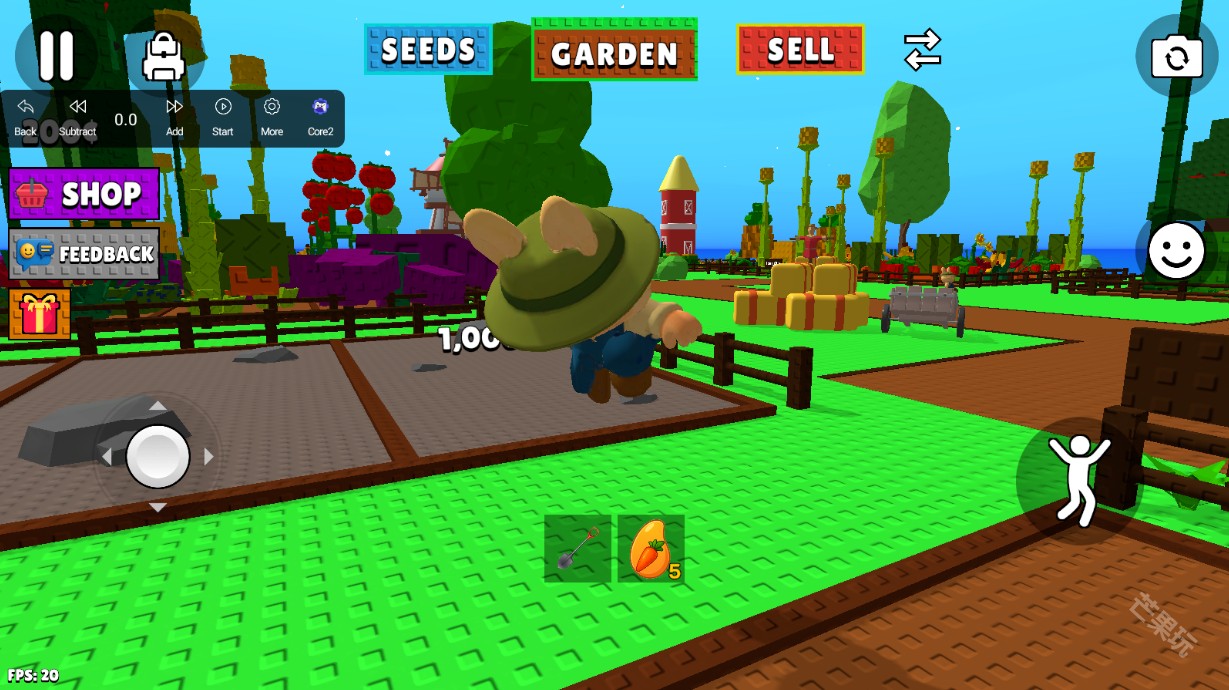Teleport to the Garden
The image size is (1229, 690).
click(x=614, y=51)
